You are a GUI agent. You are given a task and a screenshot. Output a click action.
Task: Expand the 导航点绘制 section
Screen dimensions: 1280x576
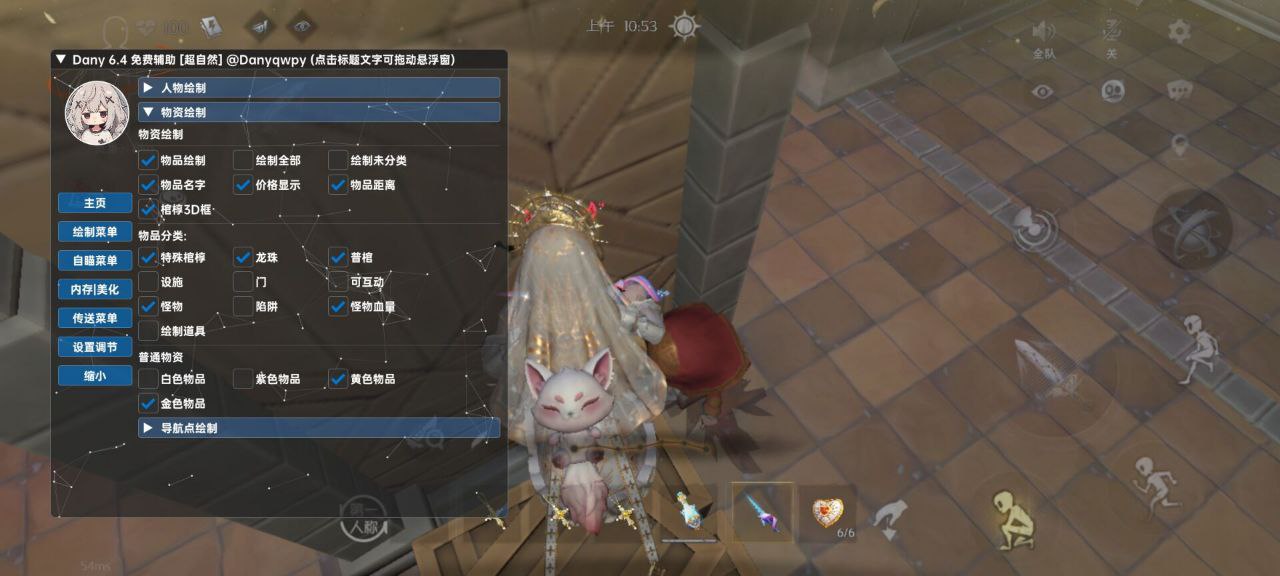tap(319, 428)
